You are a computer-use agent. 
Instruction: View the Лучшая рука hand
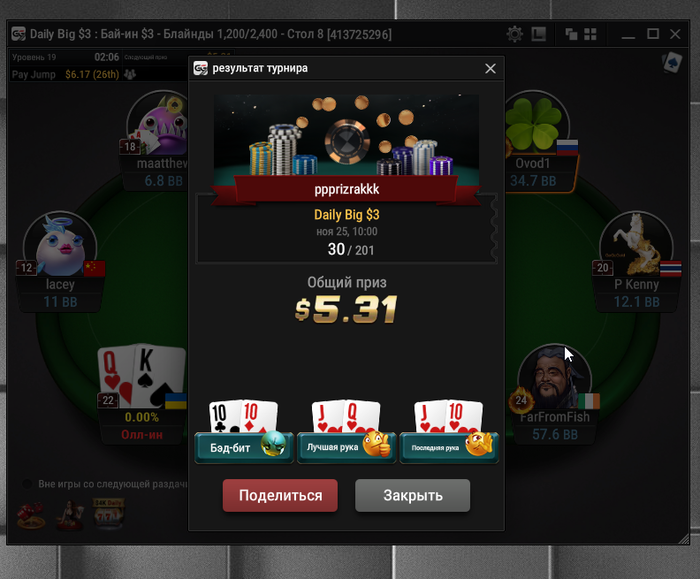[x=346, y=446]
